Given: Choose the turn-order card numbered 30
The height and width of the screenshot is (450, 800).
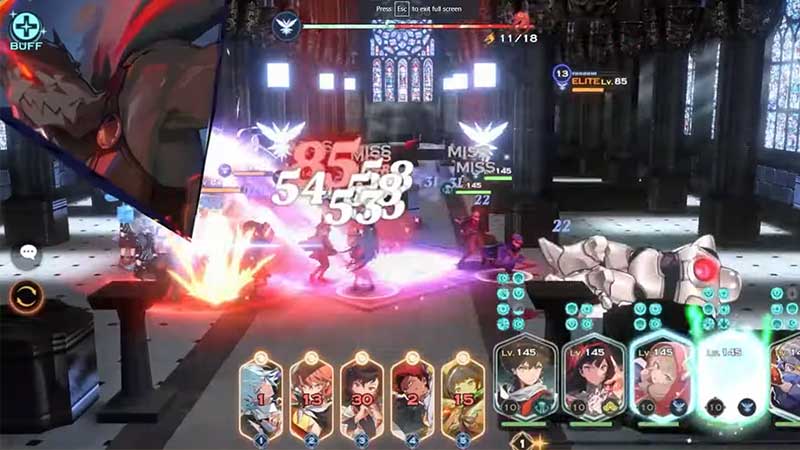Looking at the screenshot, I should (x=362, y=397).
